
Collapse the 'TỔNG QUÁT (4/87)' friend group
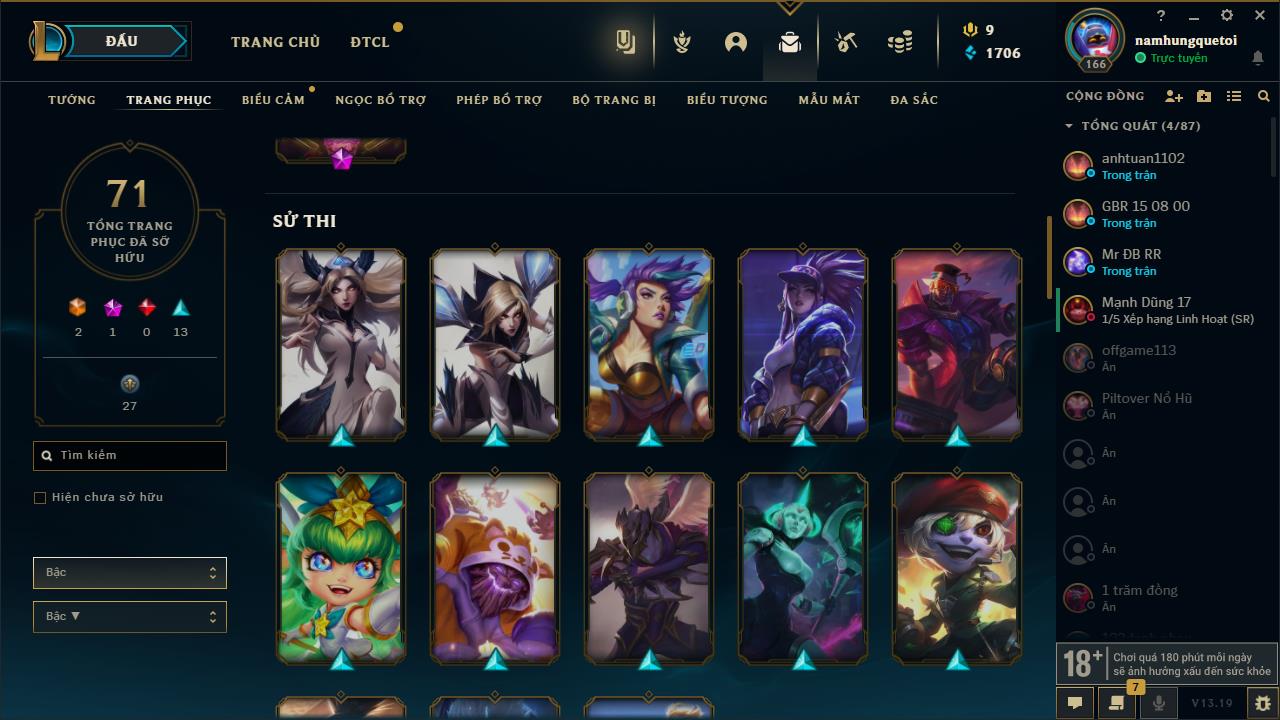coord(1066,126)
